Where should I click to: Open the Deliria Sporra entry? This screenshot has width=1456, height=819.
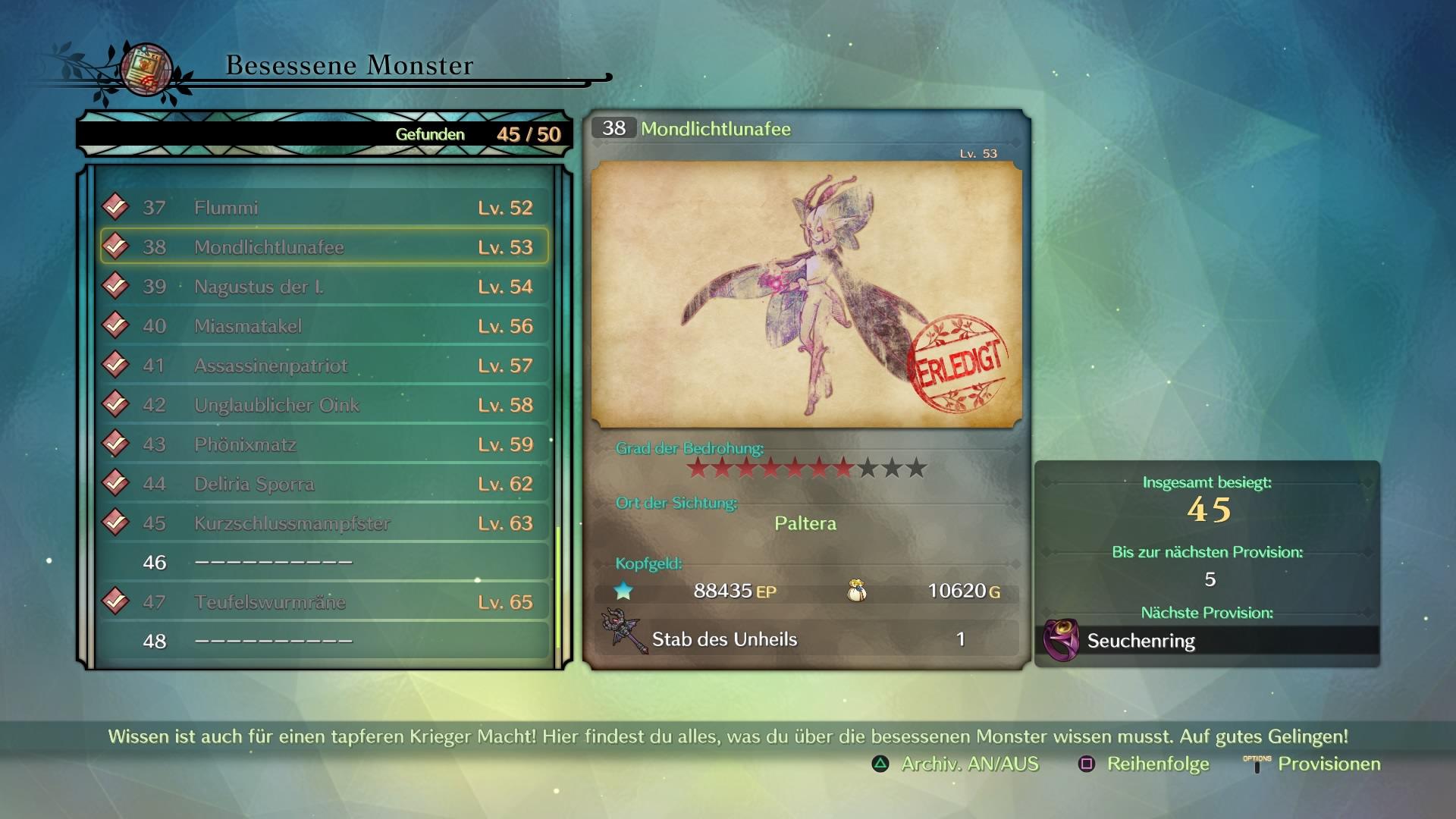pyautogui.click(x=325, y=484)
